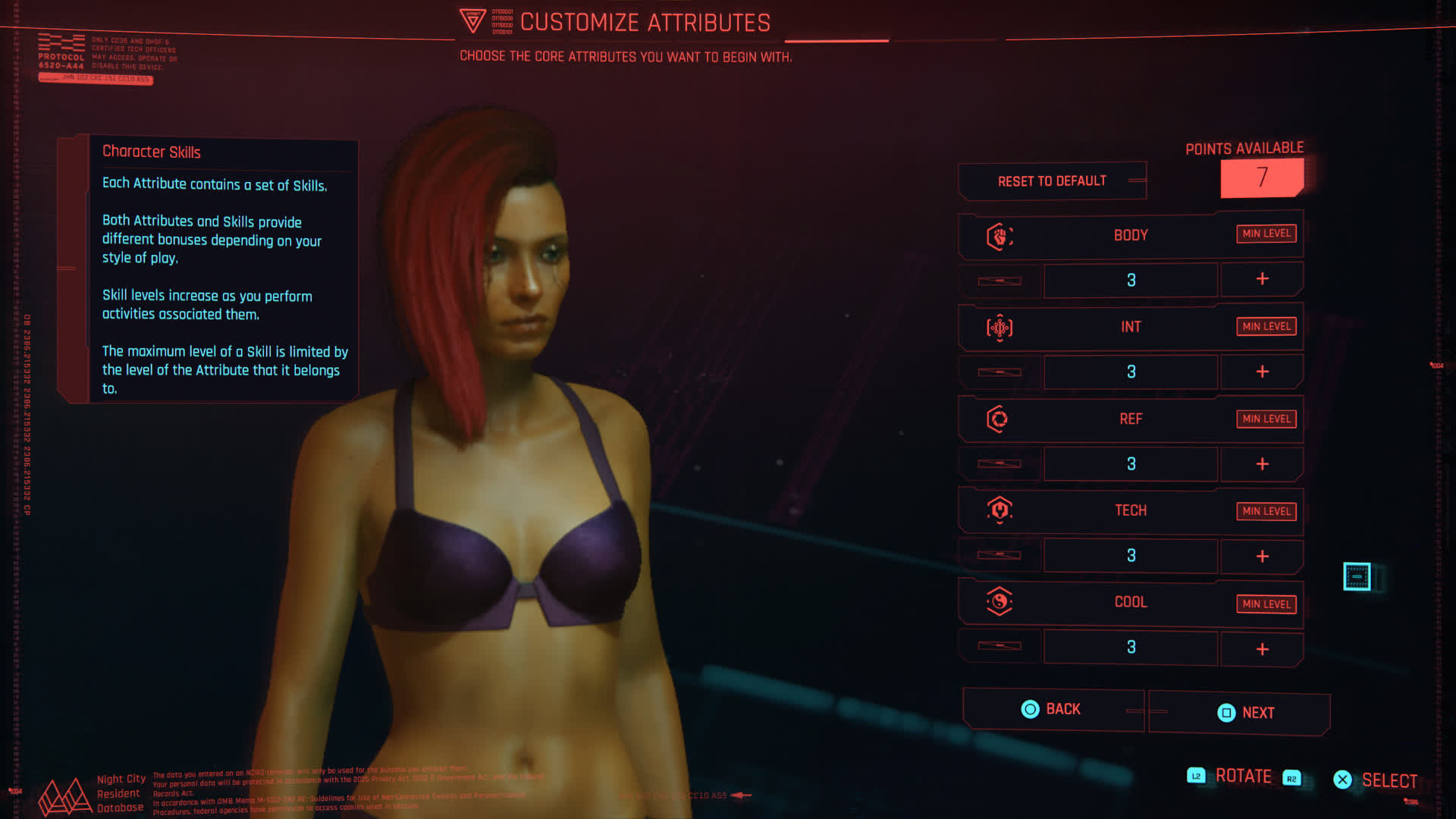Remove a point from INT
1456x819 pixels.
[x=999, y=372]
